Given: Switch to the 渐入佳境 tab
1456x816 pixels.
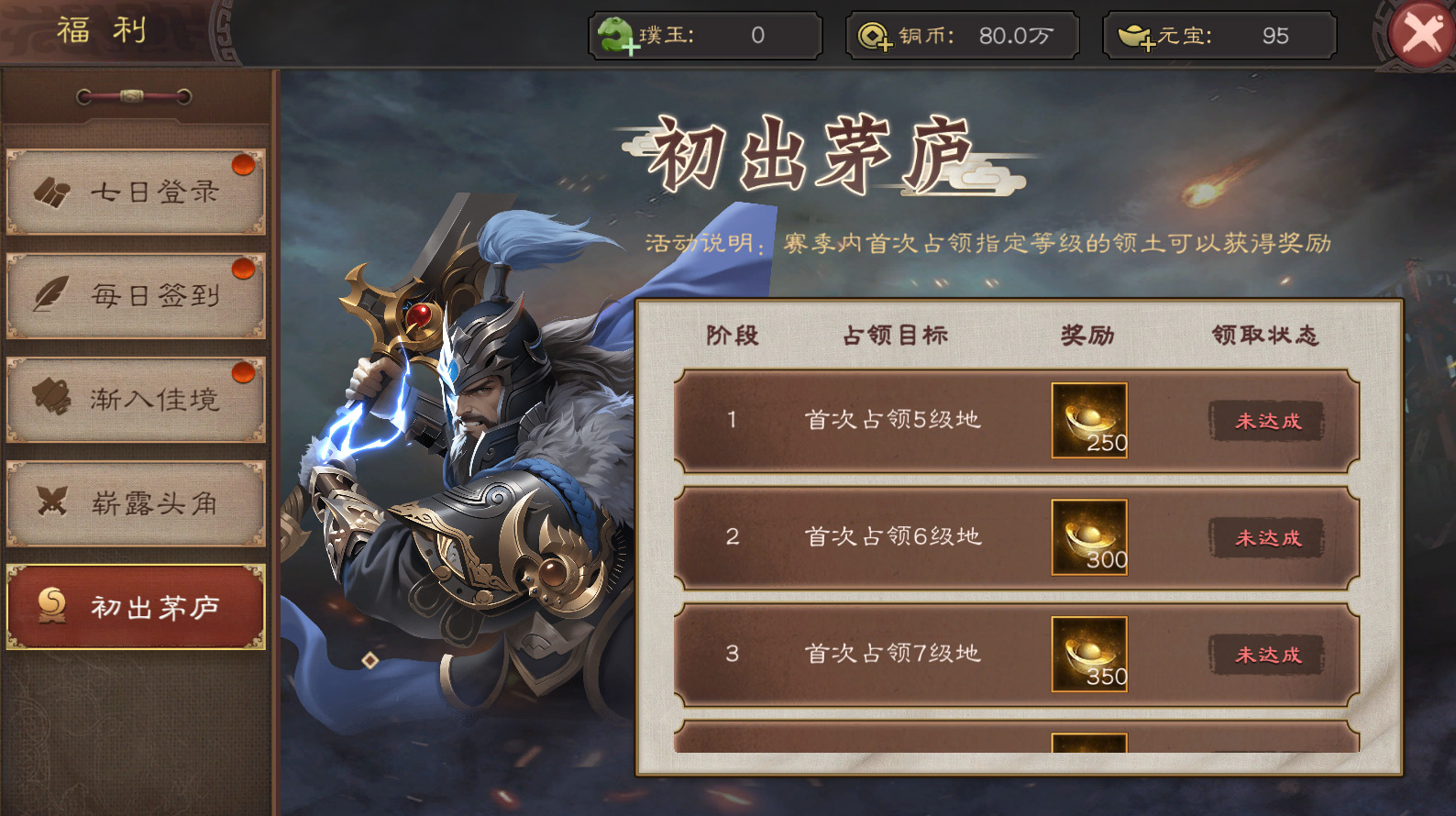Looking at the screenshot, I should point(136,398).
